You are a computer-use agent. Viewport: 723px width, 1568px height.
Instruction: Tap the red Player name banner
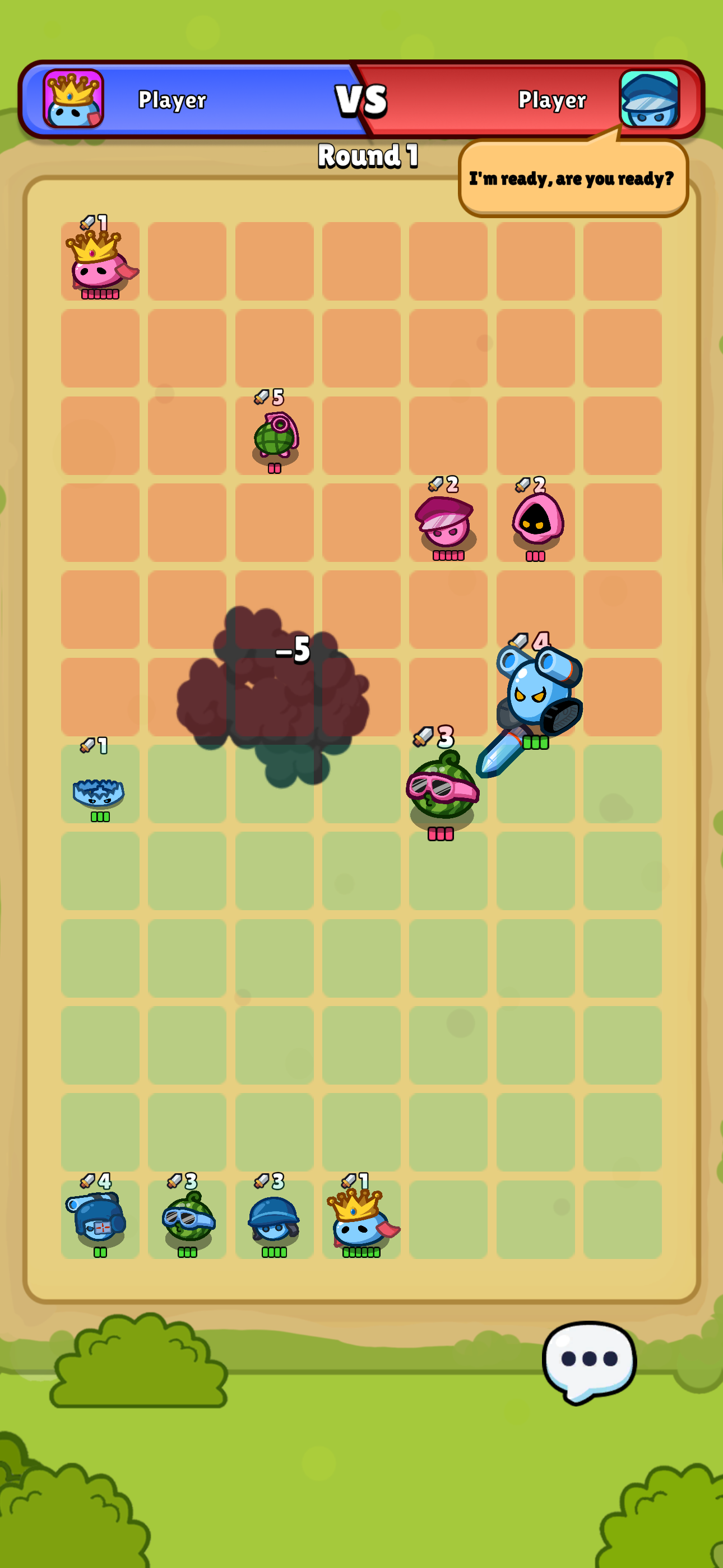(x=551, y=101)
